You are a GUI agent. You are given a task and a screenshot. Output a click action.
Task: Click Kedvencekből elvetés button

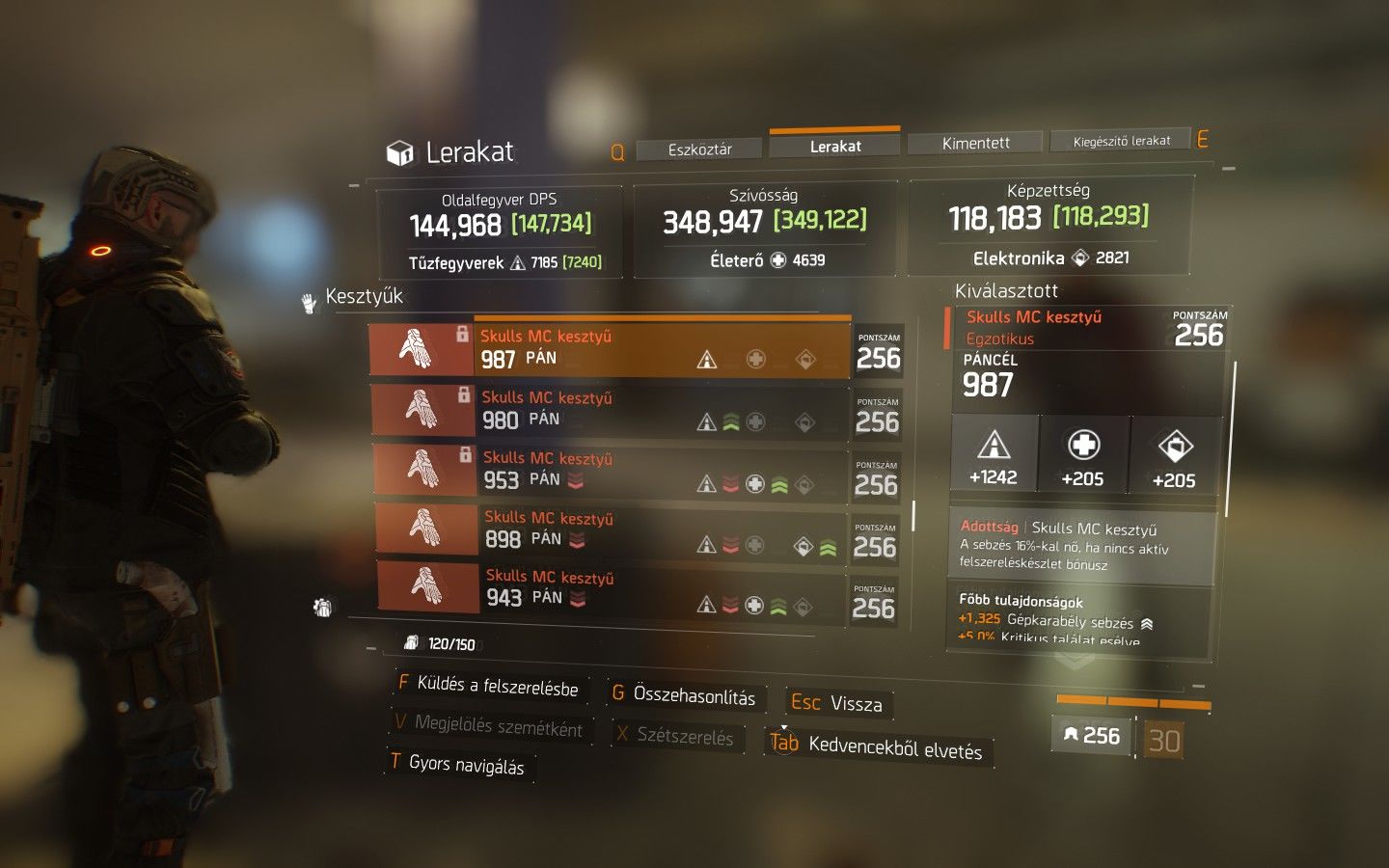click(878, 746)
